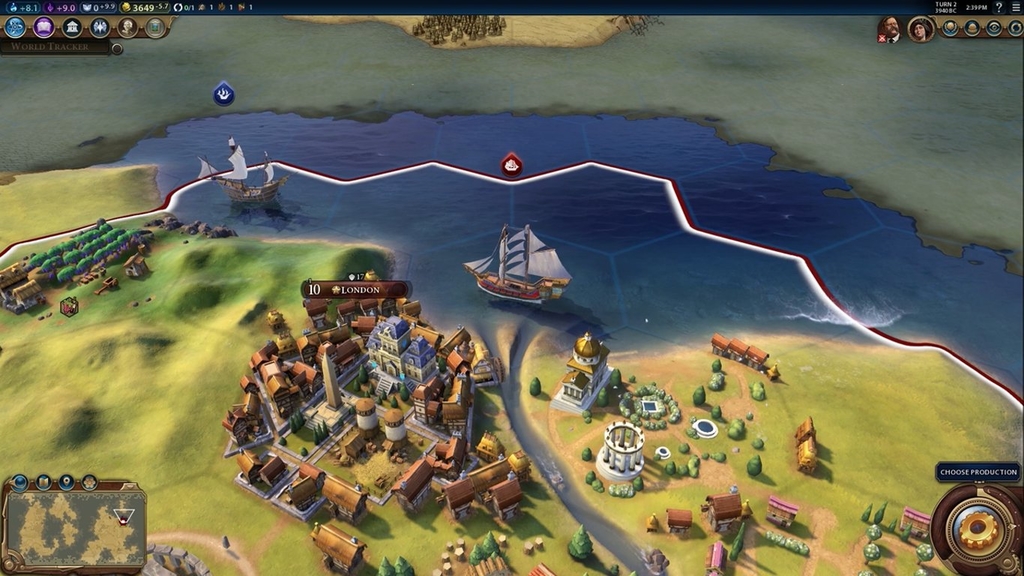Viewport: 1024px width, 576px height.
Task: Toggle the World Tracker checkbox
Action: click(x=117, y=47)
